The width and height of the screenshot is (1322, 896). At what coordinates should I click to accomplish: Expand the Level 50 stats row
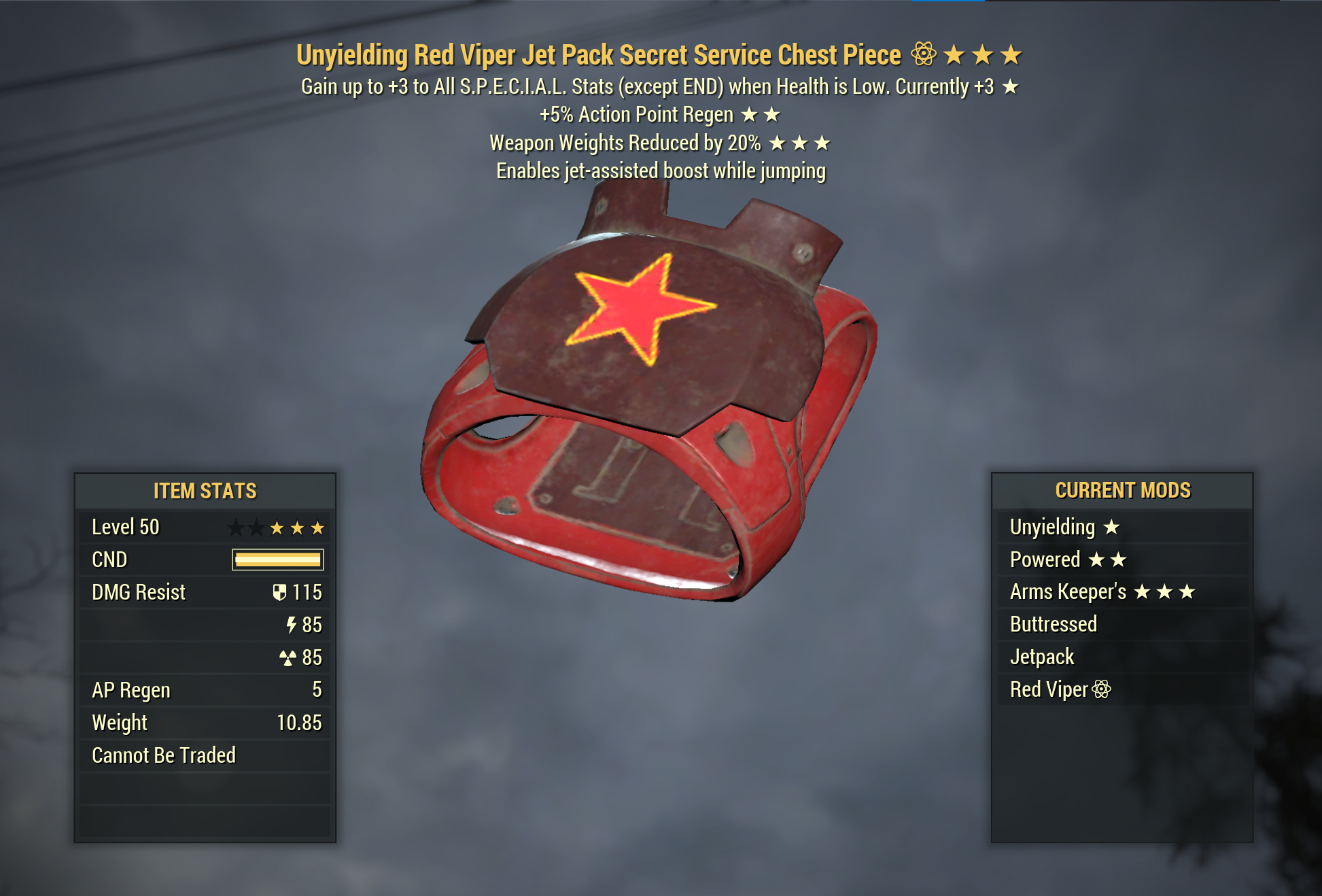click(x=125, y=527)
